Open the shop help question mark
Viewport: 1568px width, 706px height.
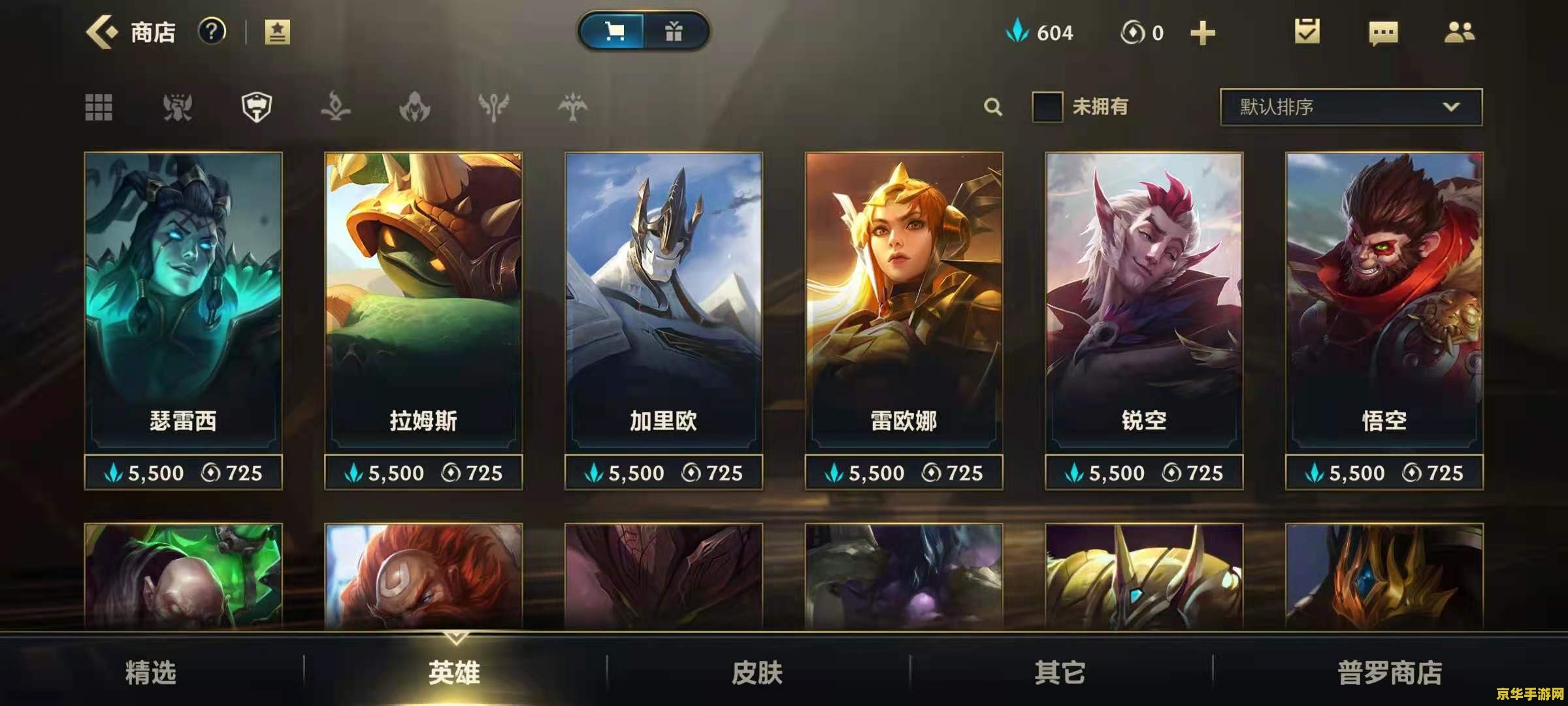click(212, 31)
